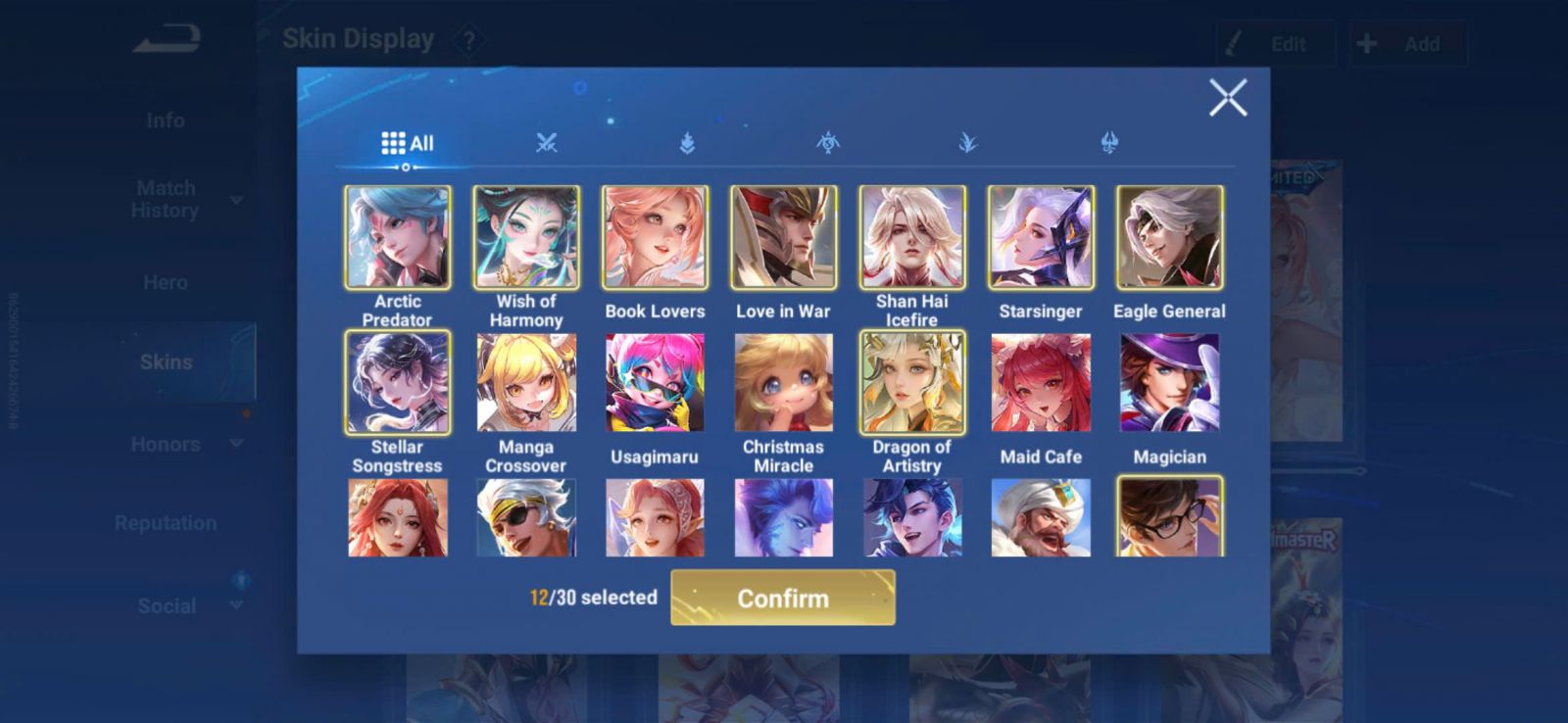Confirm the skin selection
The width and height of the screenshot is (1568, 723).
782,598
